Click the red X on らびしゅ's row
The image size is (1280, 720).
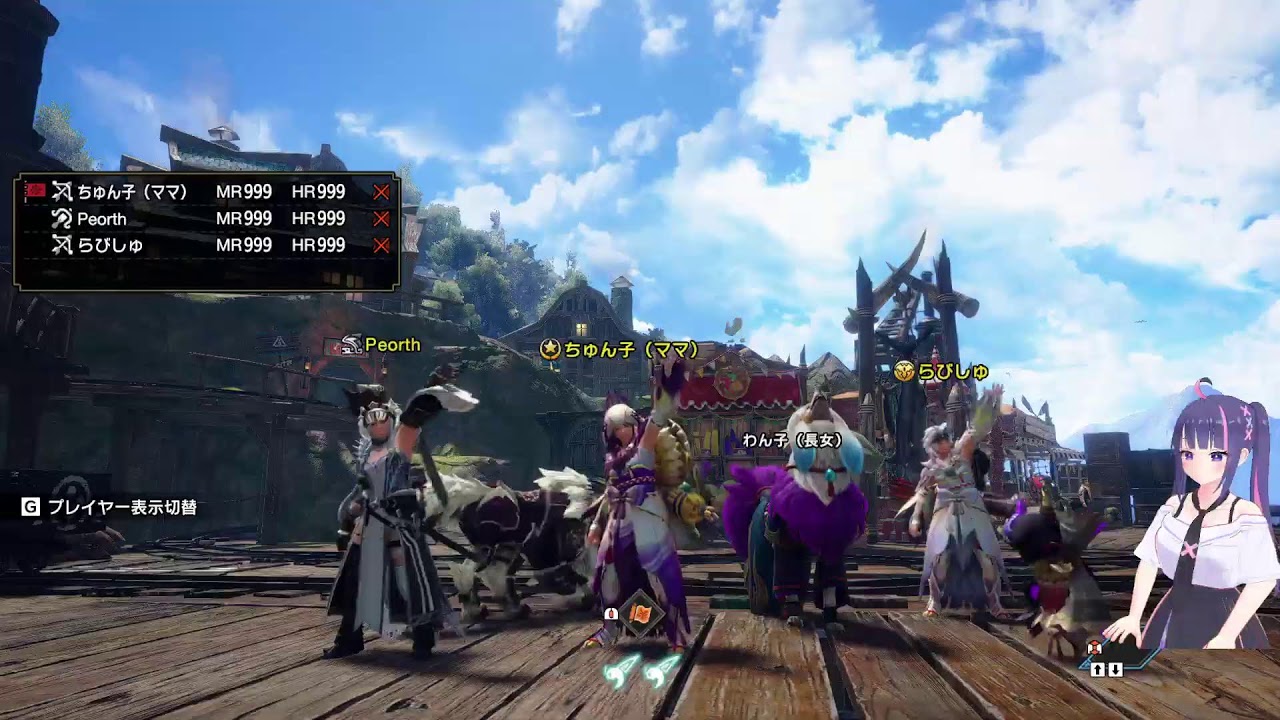coord(380,245)
